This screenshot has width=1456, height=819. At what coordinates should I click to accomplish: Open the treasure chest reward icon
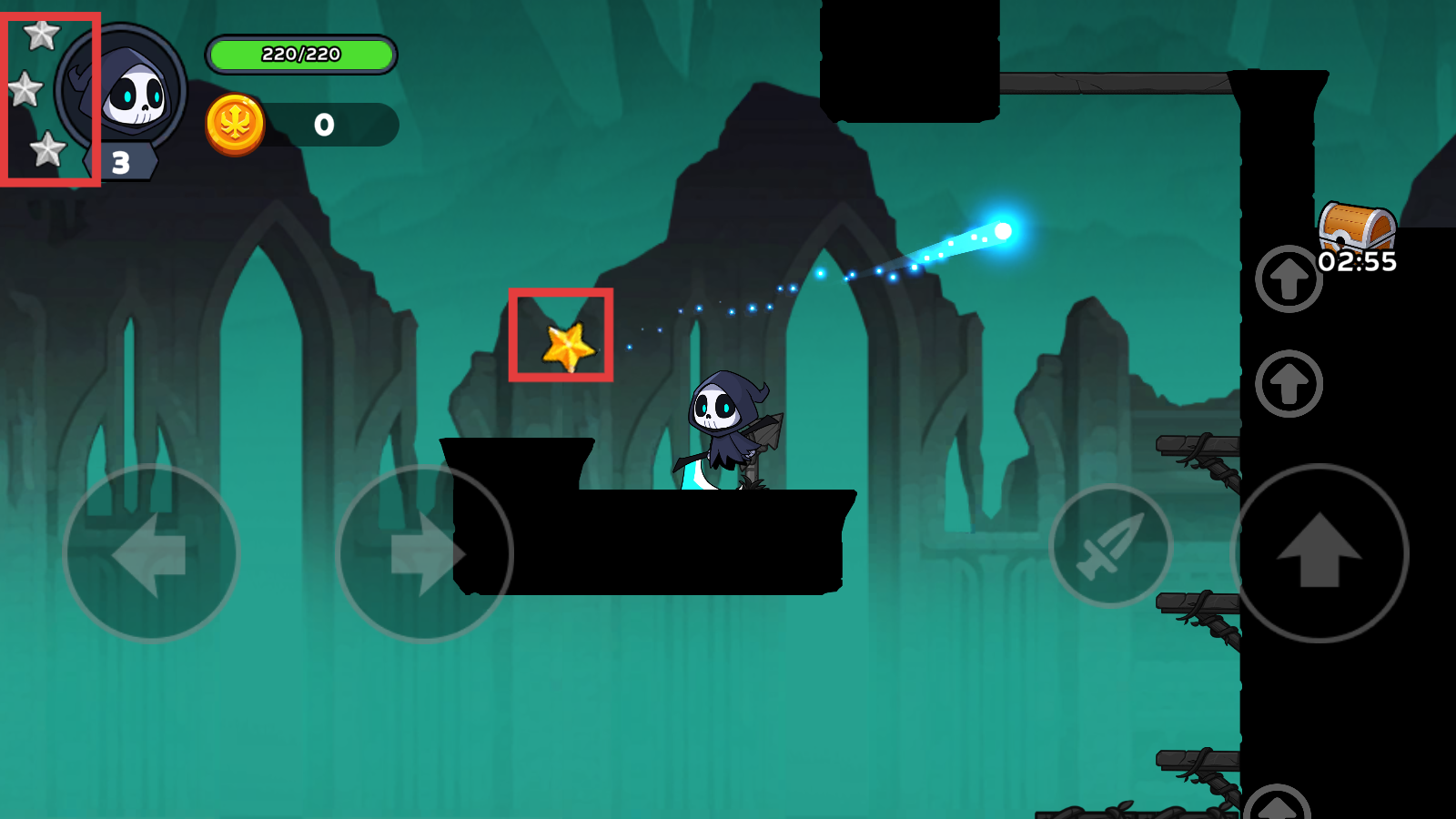point(1357,227)
